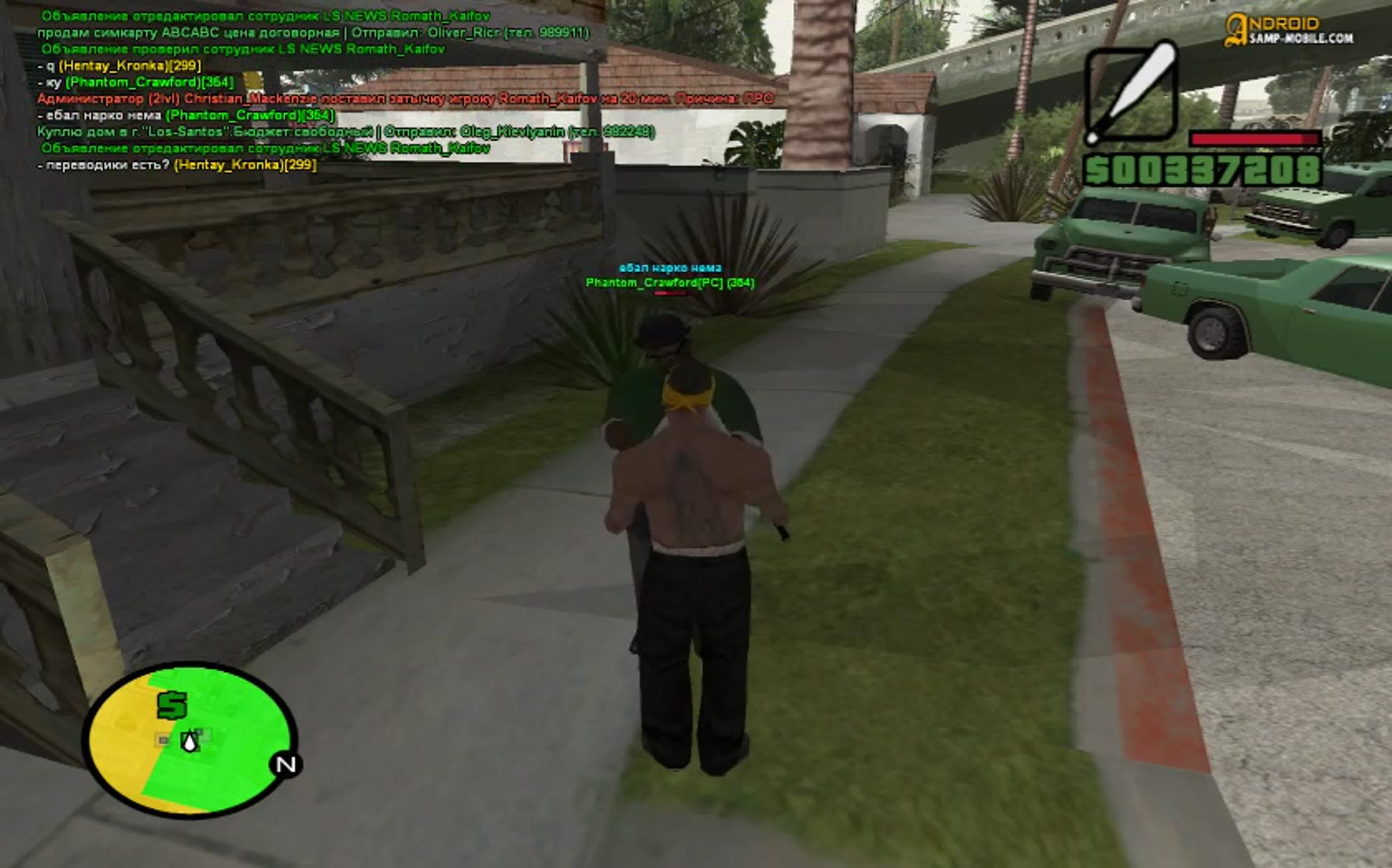Open the circular radar minimap
1392x868 pixels.
(x=190, y=740)
